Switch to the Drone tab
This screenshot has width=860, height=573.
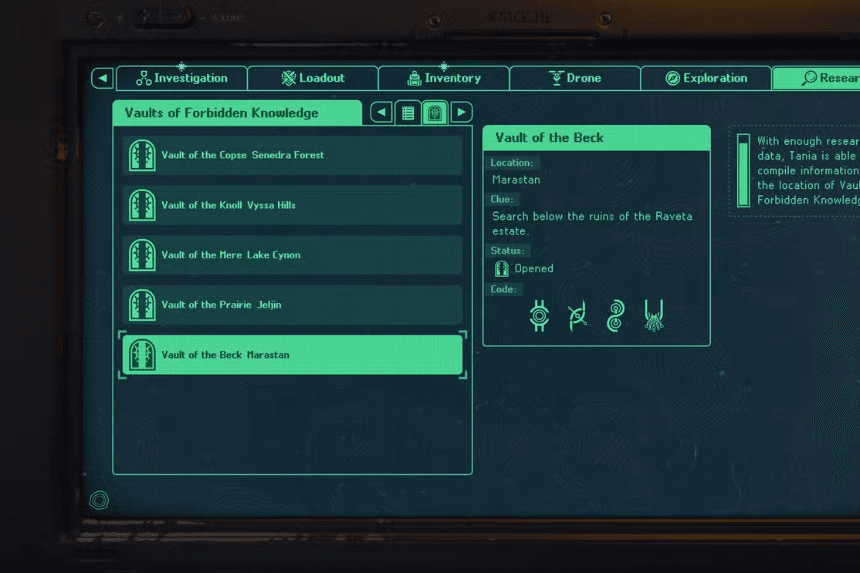[x=575, y=78]
